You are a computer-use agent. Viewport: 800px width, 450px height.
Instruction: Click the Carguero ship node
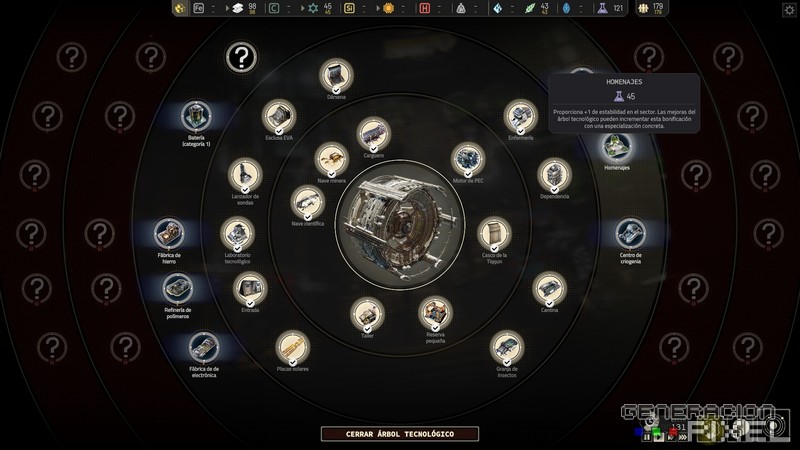(373, 133)
